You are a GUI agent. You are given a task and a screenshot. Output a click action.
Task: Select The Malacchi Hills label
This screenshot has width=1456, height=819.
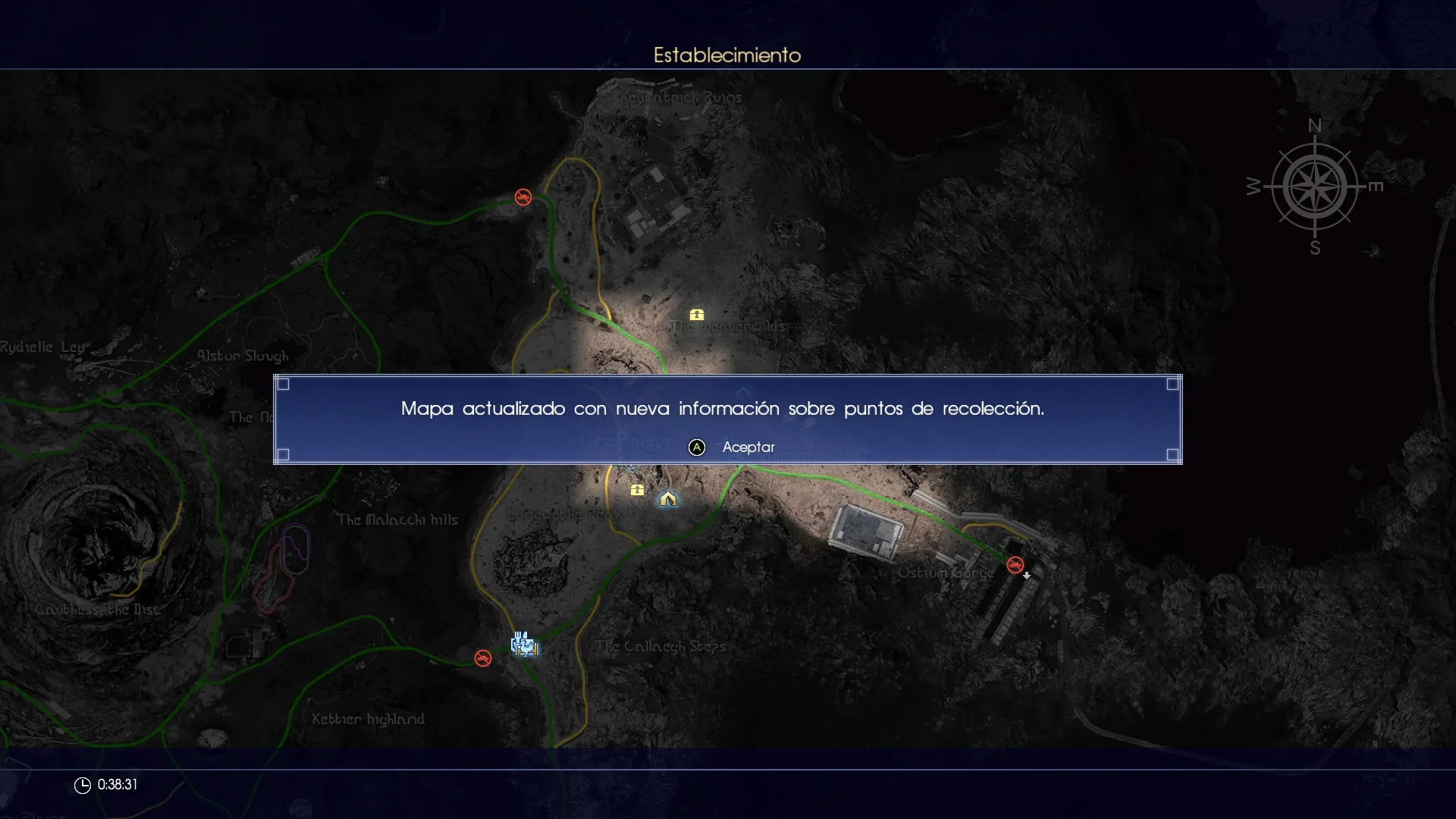(x=397, y=519)
